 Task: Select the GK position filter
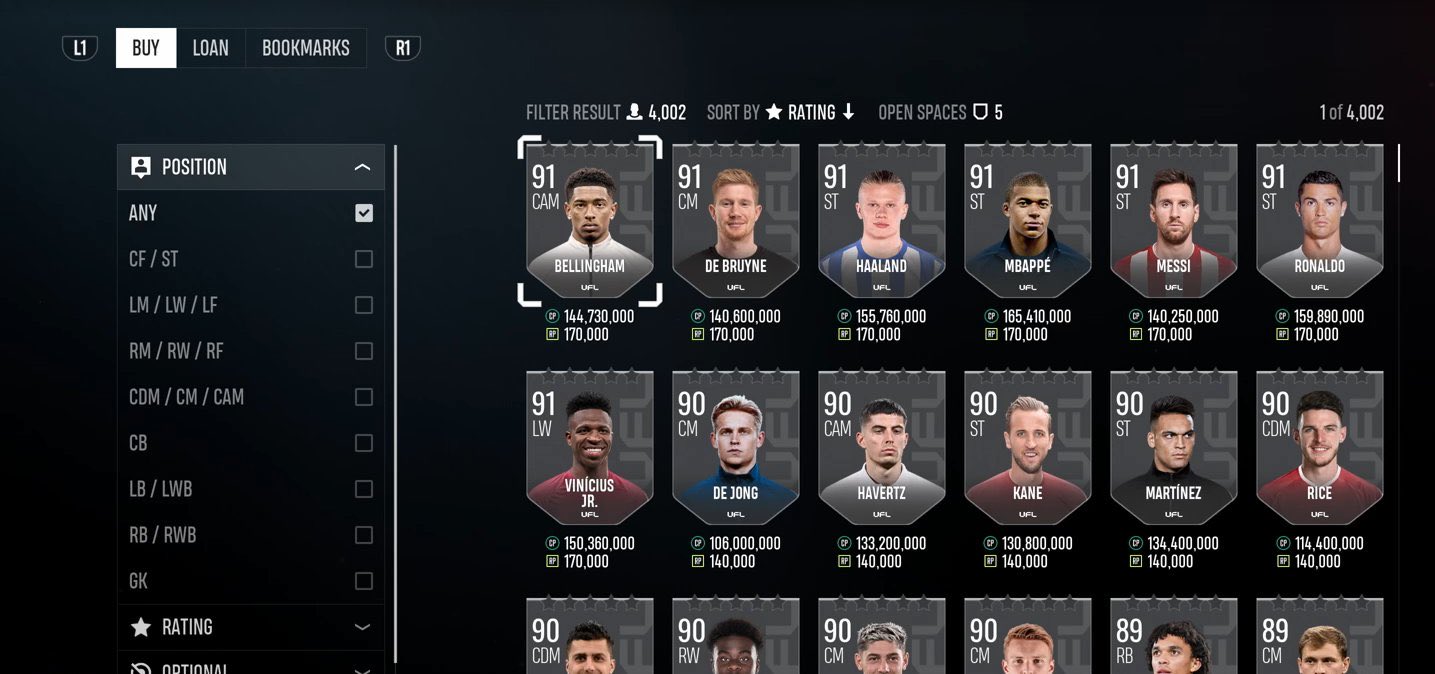364,581
